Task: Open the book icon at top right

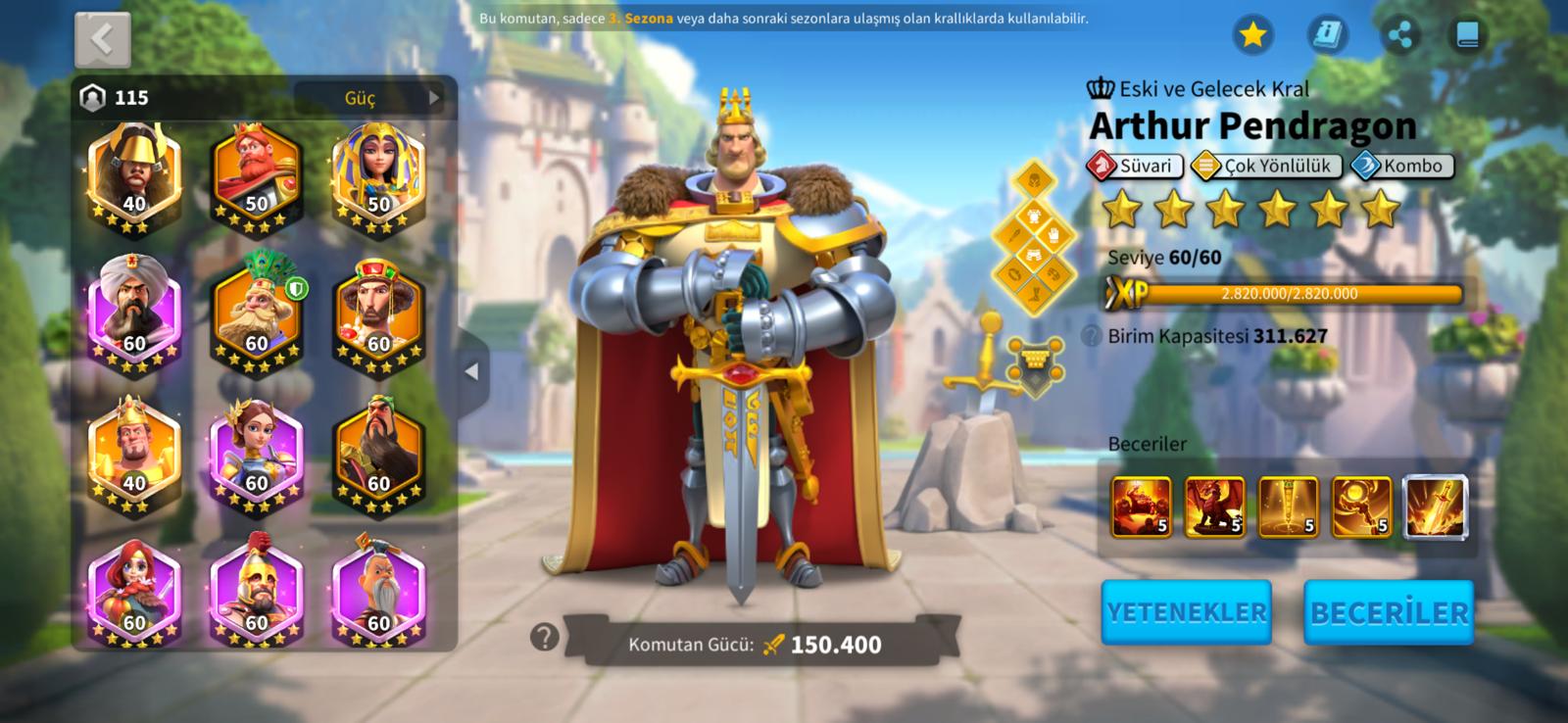Action: point(1467,35)
